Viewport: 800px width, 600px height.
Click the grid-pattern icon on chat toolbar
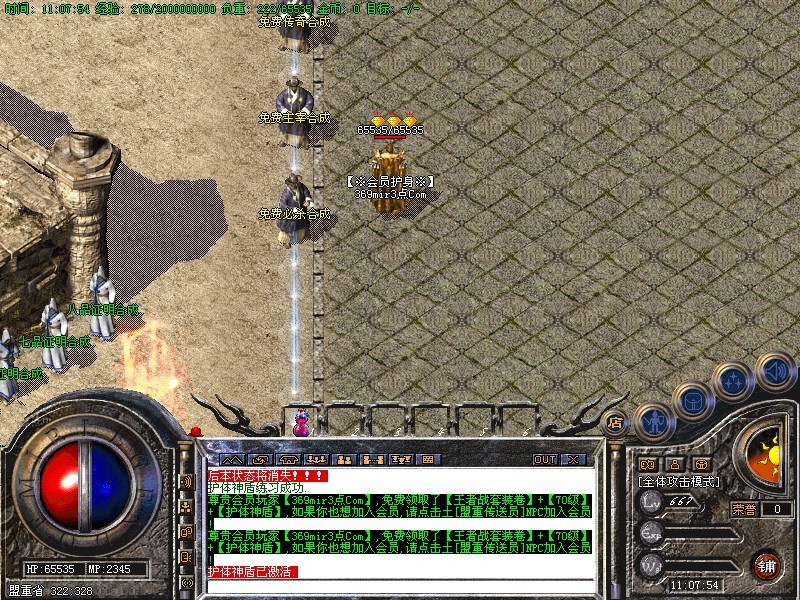pyautogui.click(x=428, y=460)
